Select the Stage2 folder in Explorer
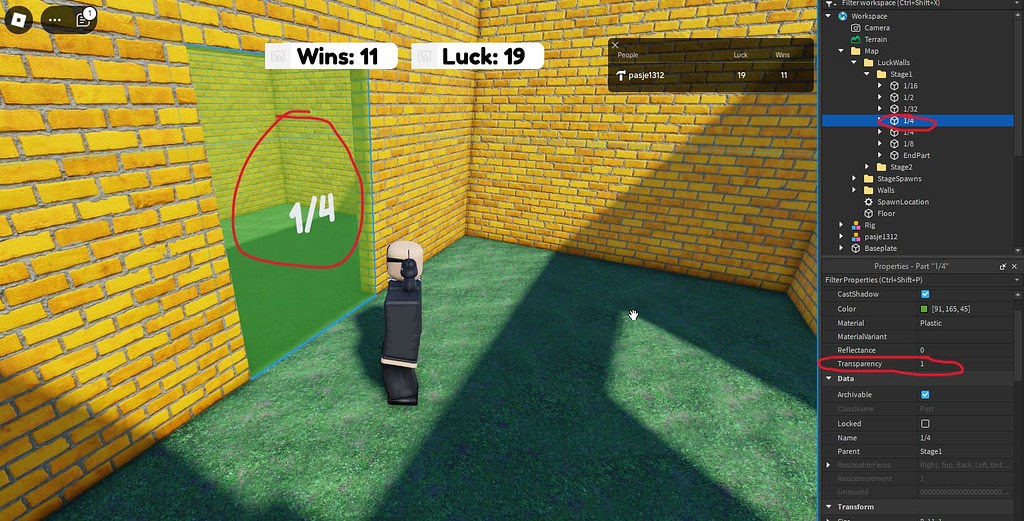This screenshot has height=521, width=1024. pos(900,167)
